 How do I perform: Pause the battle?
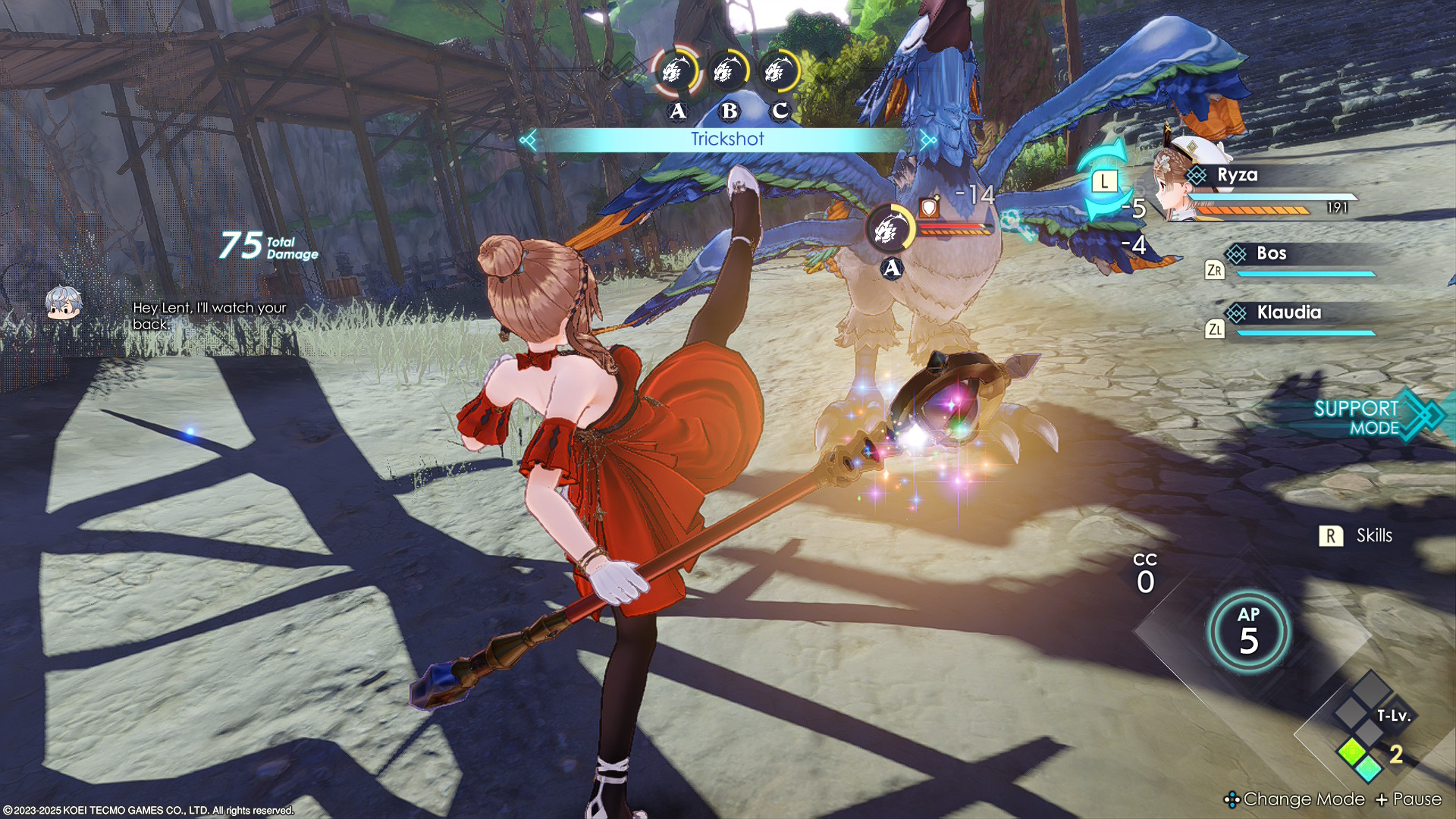tap(1408, 799)
